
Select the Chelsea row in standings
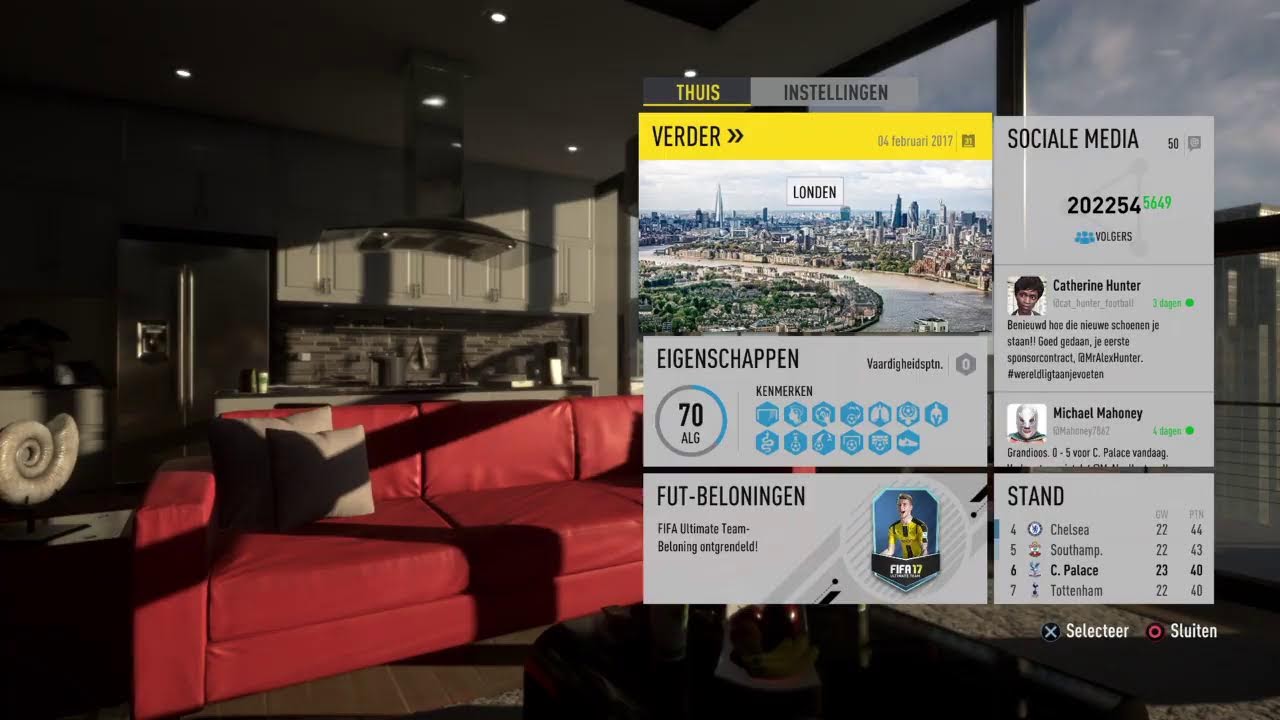tap(1103, 530)
